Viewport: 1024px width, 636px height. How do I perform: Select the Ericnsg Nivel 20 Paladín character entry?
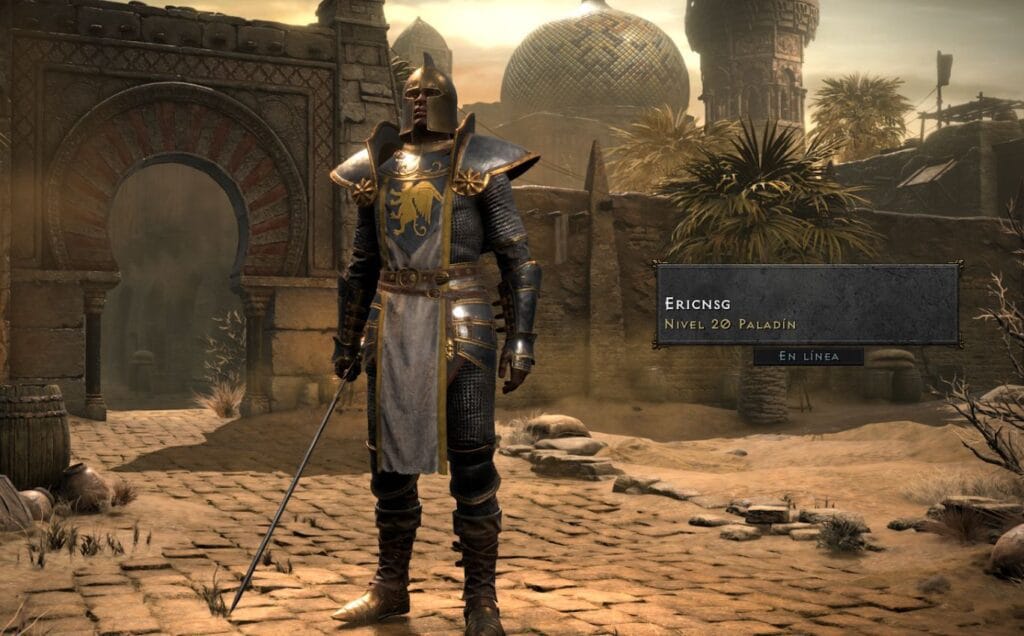(806, 305)
